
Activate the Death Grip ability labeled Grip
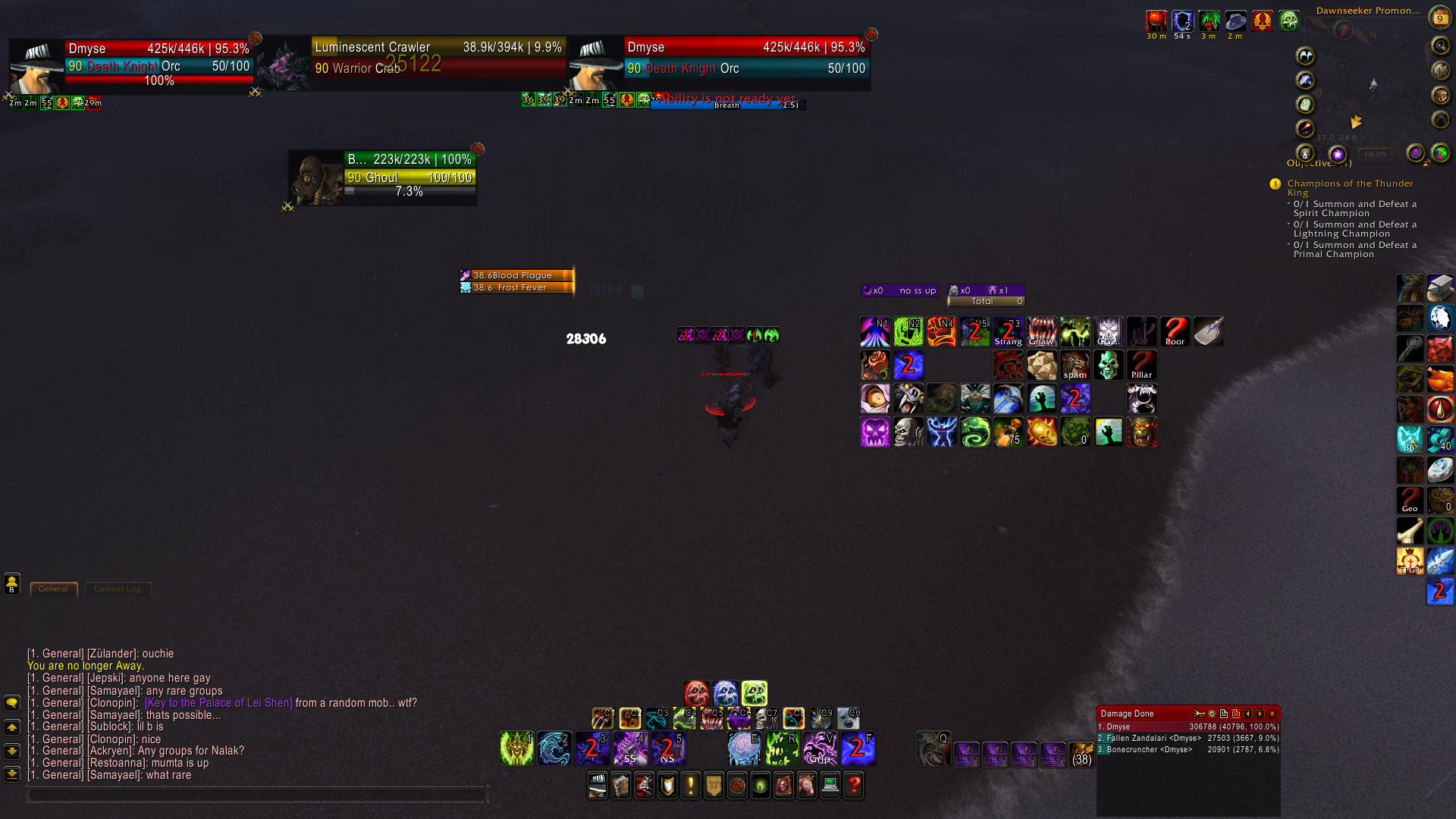click(819, 748)
